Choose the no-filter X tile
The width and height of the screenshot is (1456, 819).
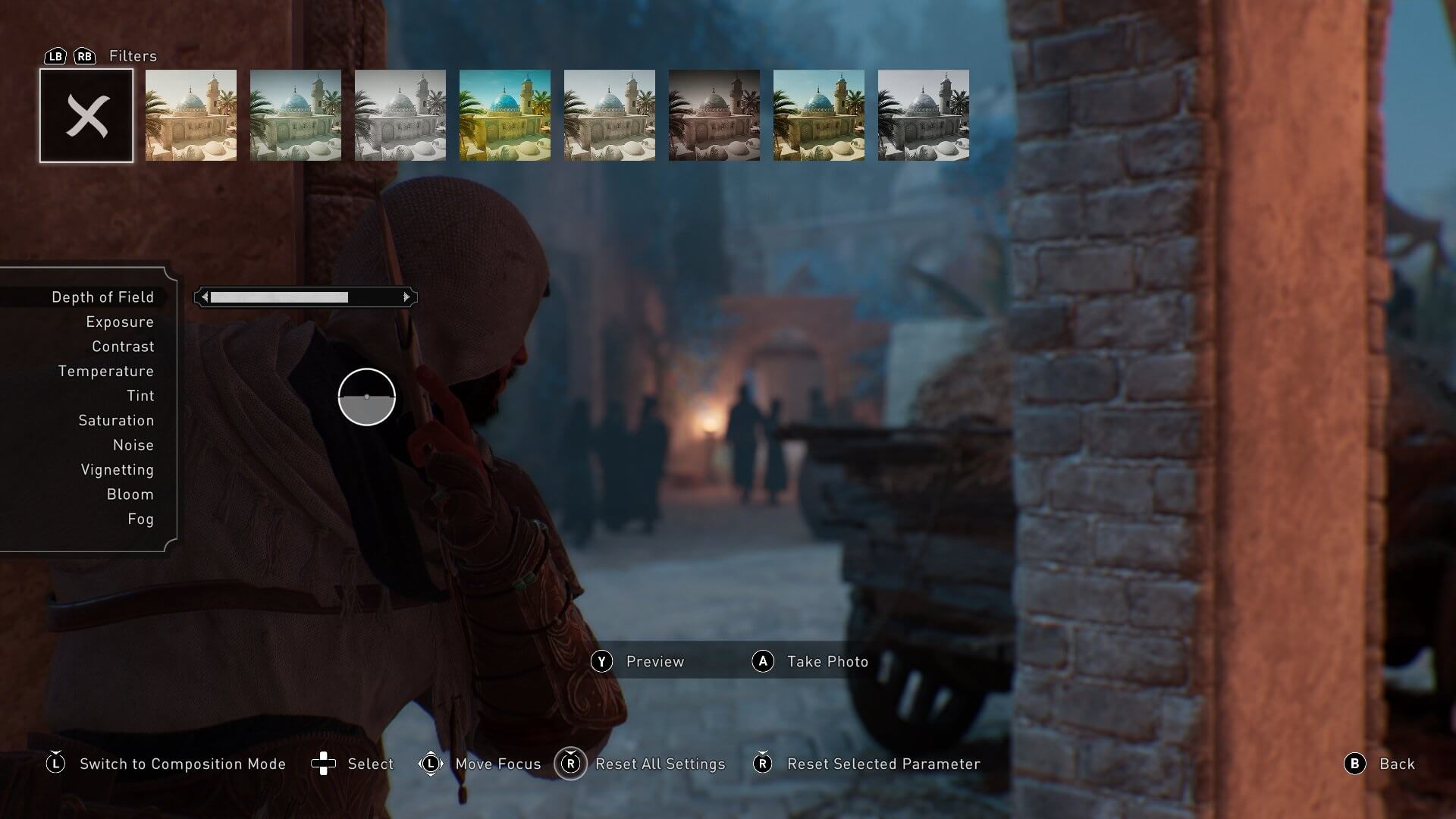coord(86,116)
